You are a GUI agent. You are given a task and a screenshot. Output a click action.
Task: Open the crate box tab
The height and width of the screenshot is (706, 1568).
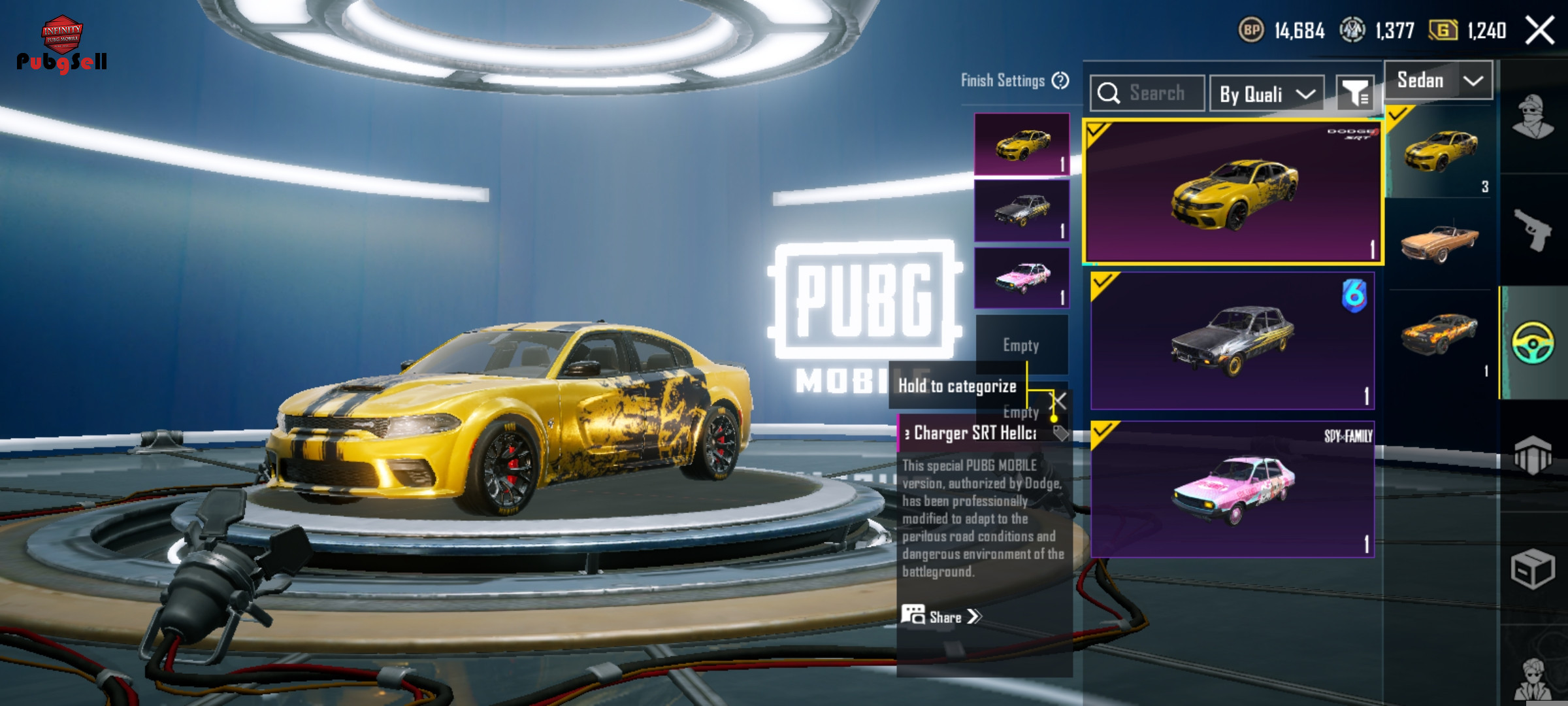tap(1533, 569)
